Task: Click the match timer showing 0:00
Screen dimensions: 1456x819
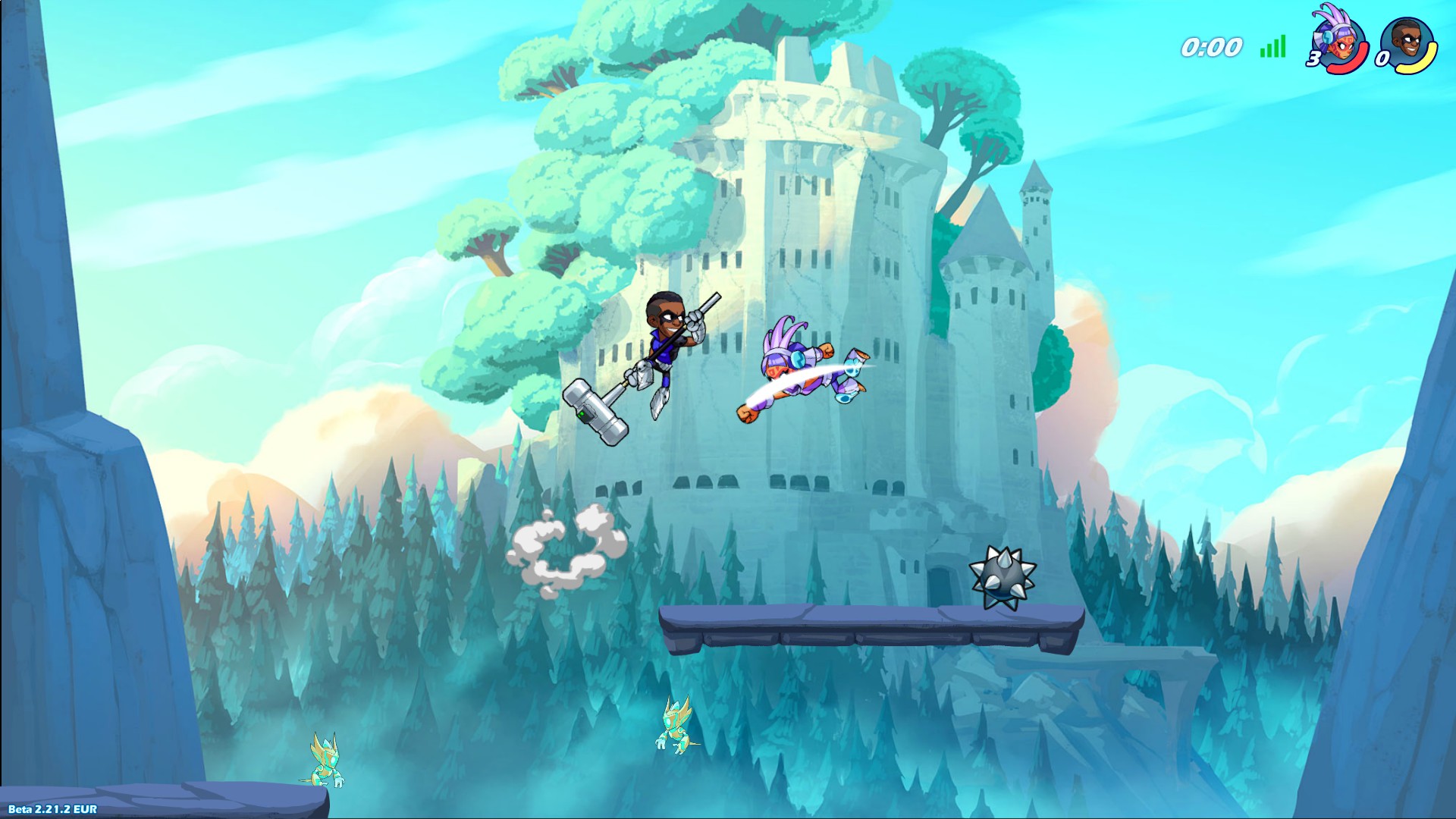Action: (x=1211, y=45)
